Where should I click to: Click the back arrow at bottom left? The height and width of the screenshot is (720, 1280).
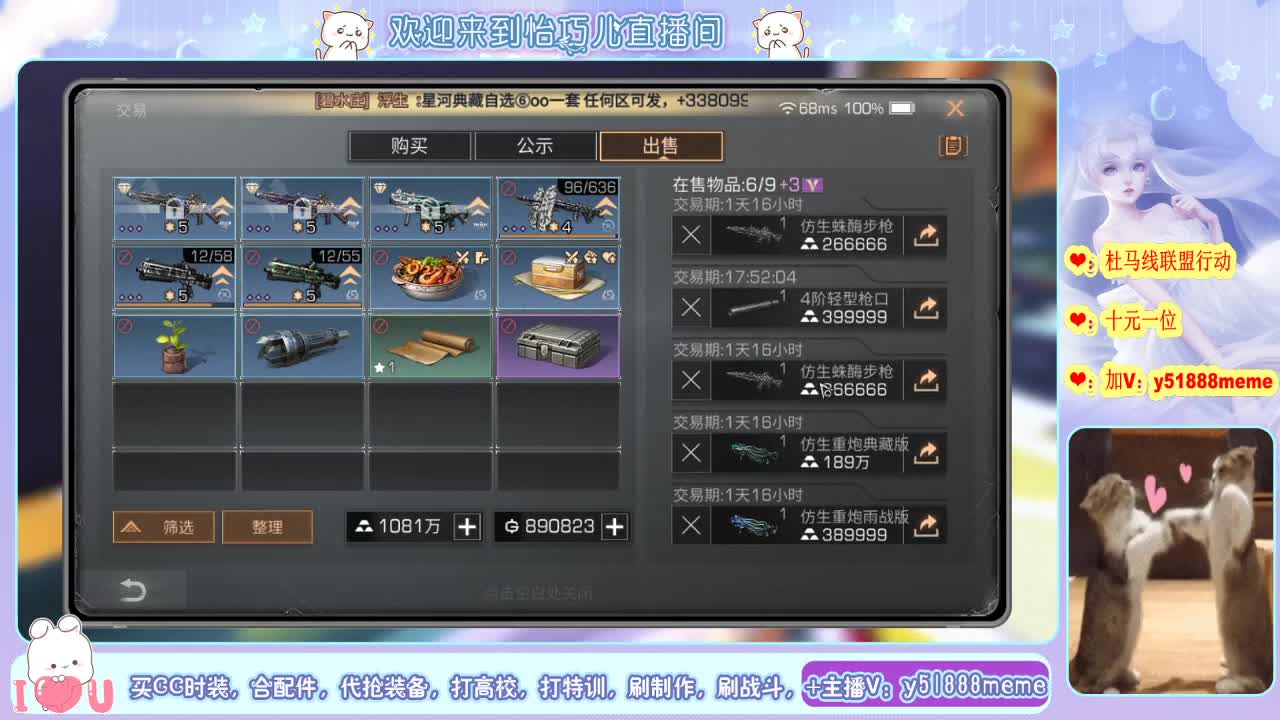point(136,589)
